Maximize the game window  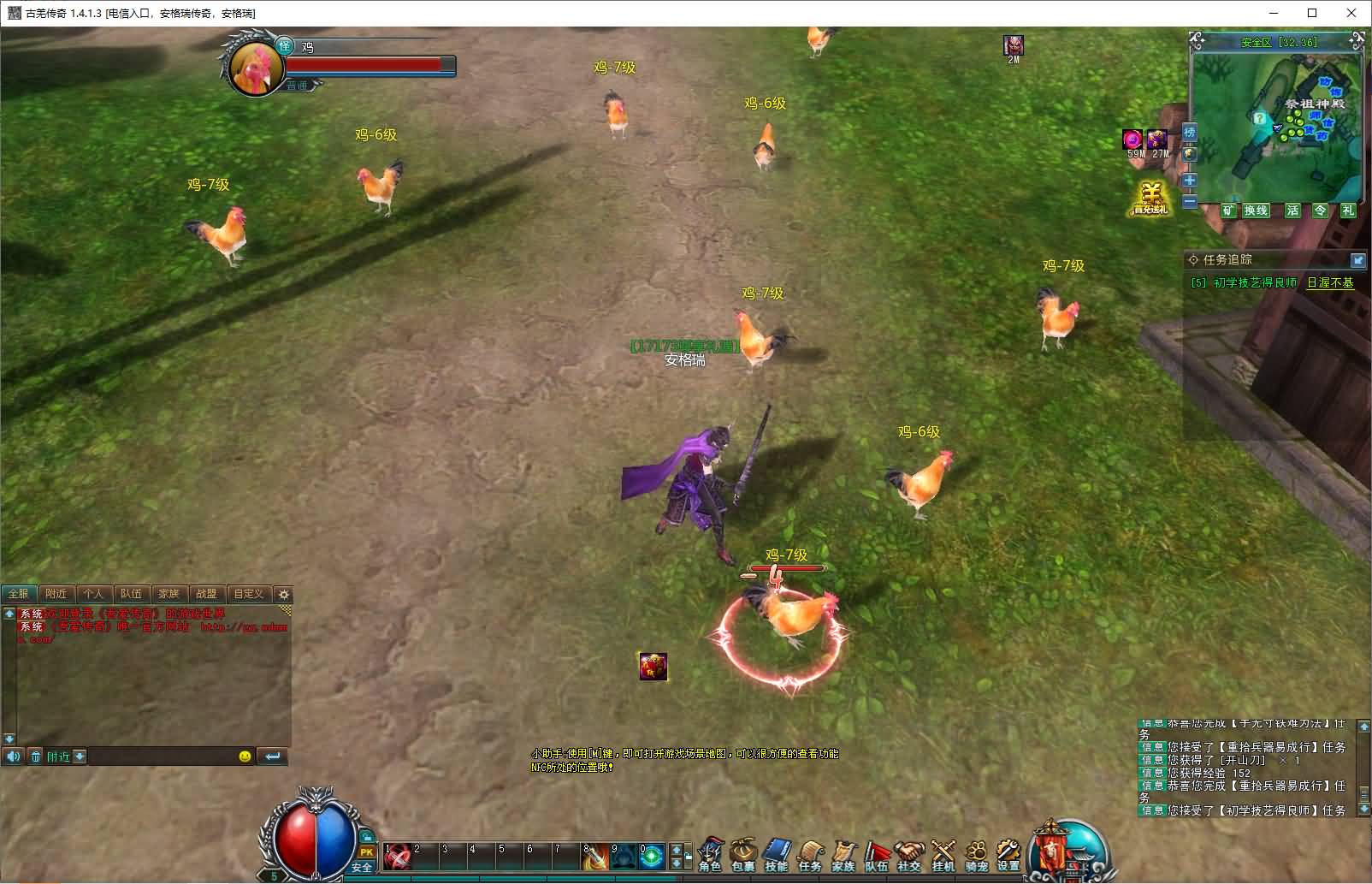(x=1312, y=13)
